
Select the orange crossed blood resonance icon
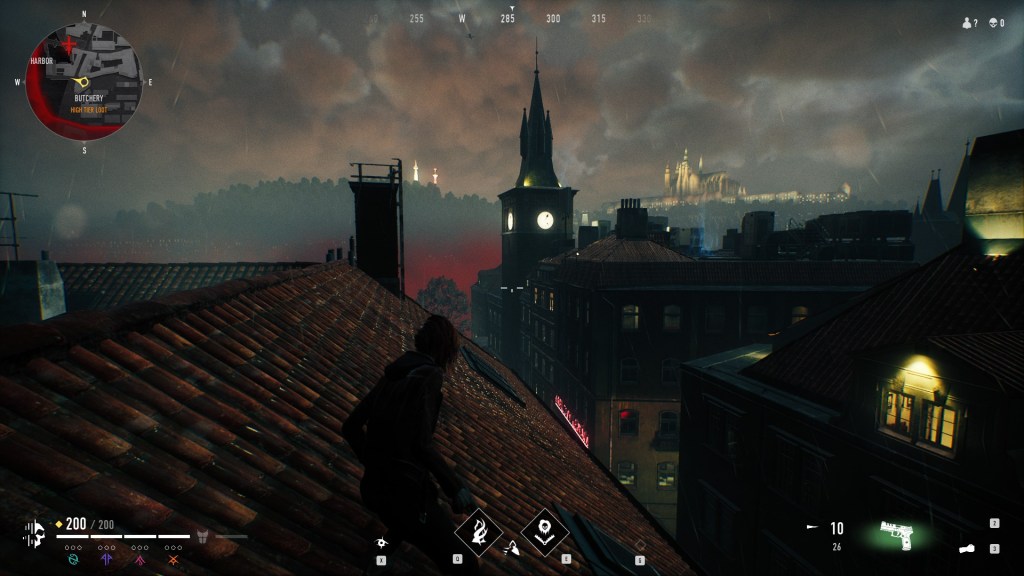(x=173, y=559)
